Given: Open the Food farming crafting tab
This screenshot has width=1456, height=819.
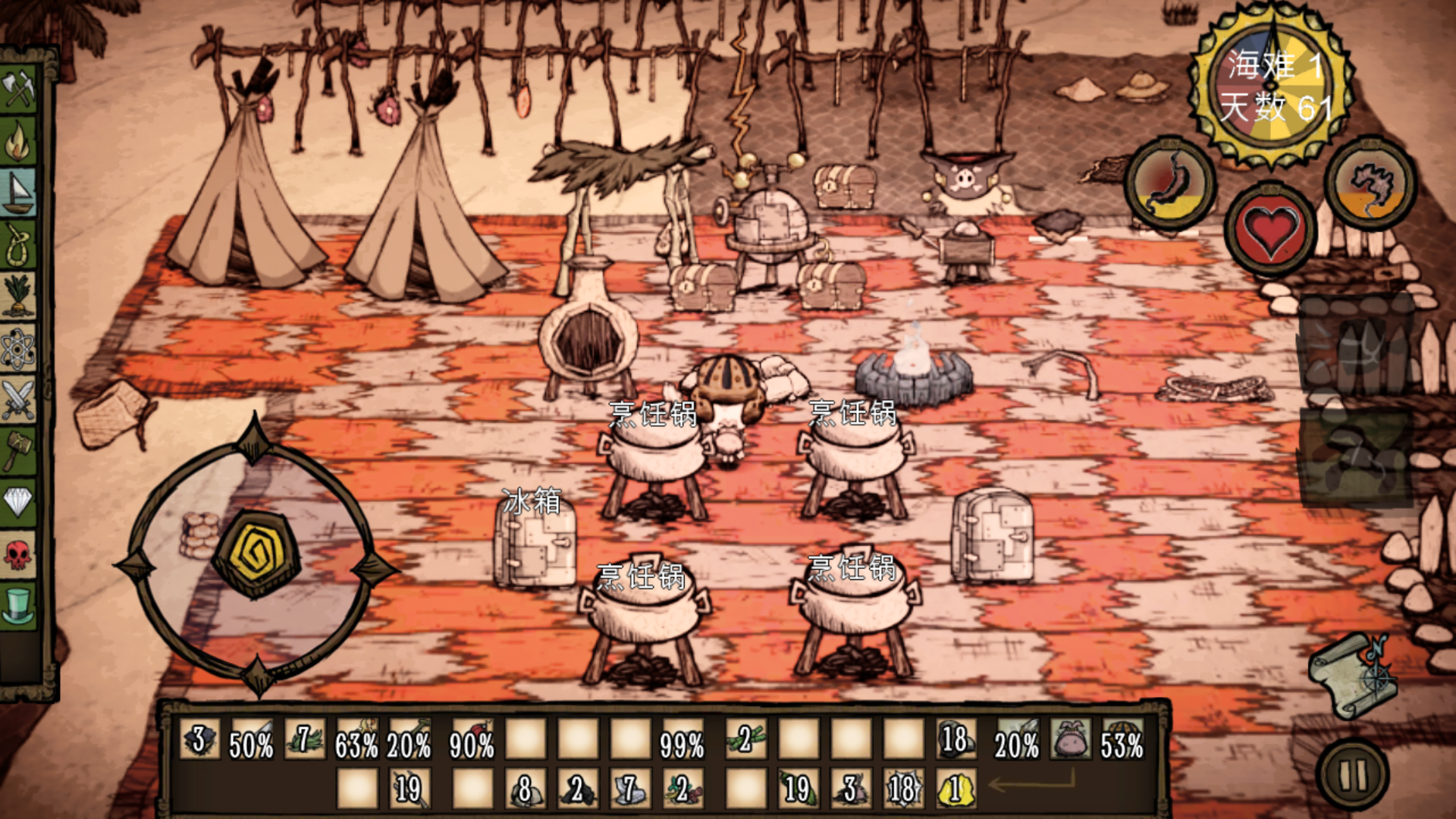Looking at the screenshot, I should (x=19, y=296).
